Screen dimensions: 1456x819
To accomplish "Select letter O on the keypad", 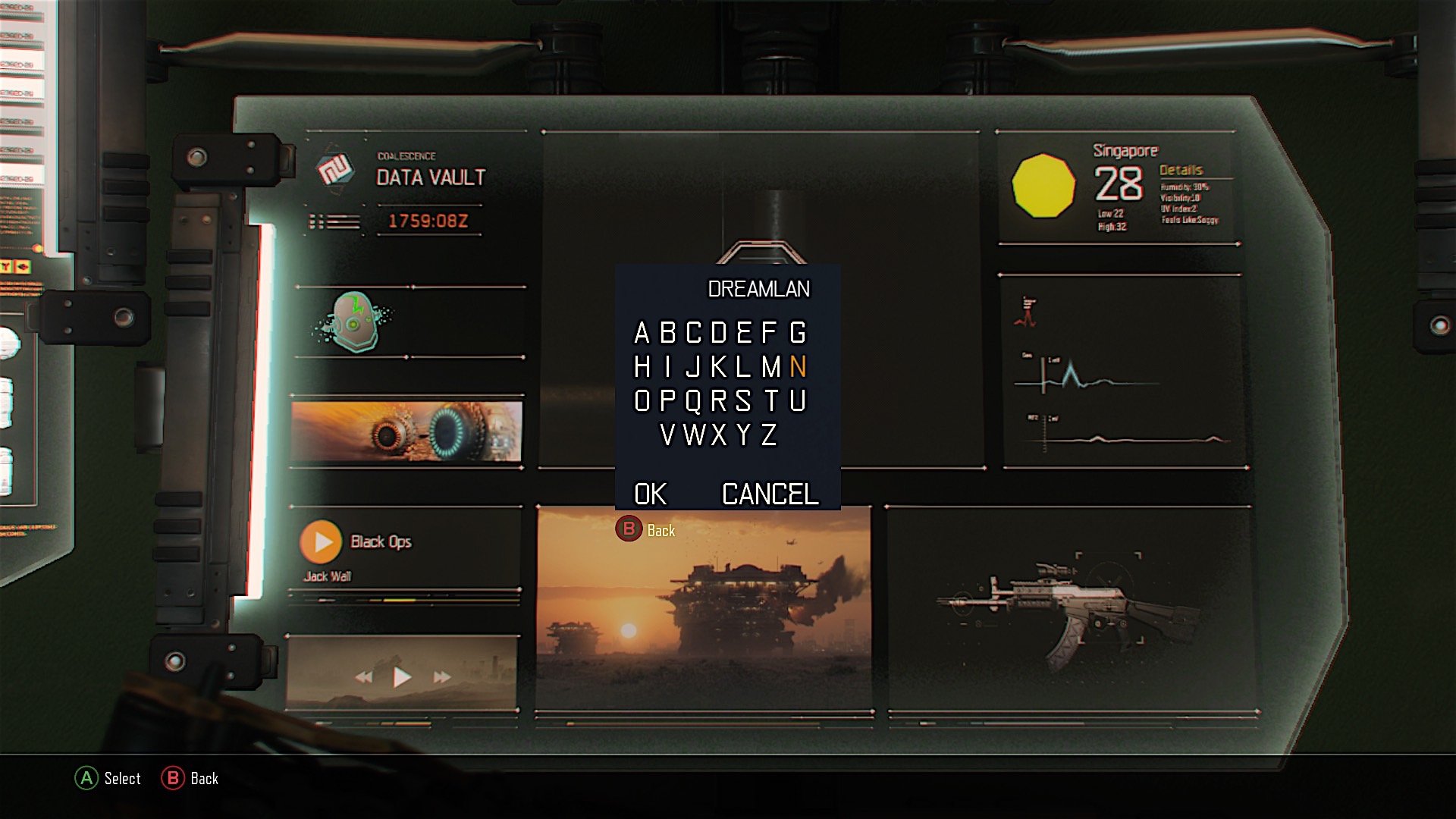I will (642, 401).
